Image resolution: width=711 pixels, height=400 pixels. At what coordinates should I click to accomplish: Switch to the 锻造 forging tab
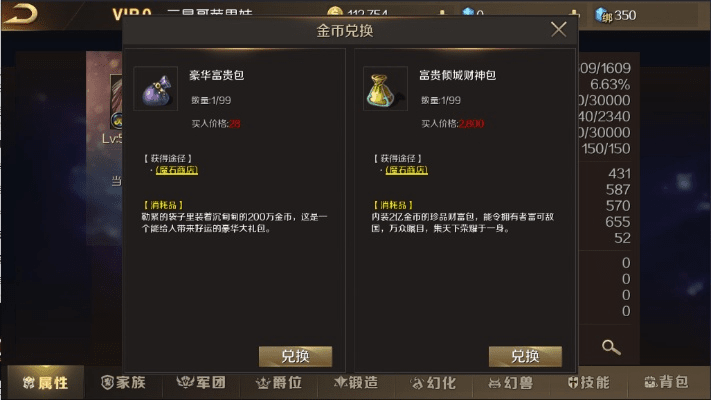[x=357, y=382]
